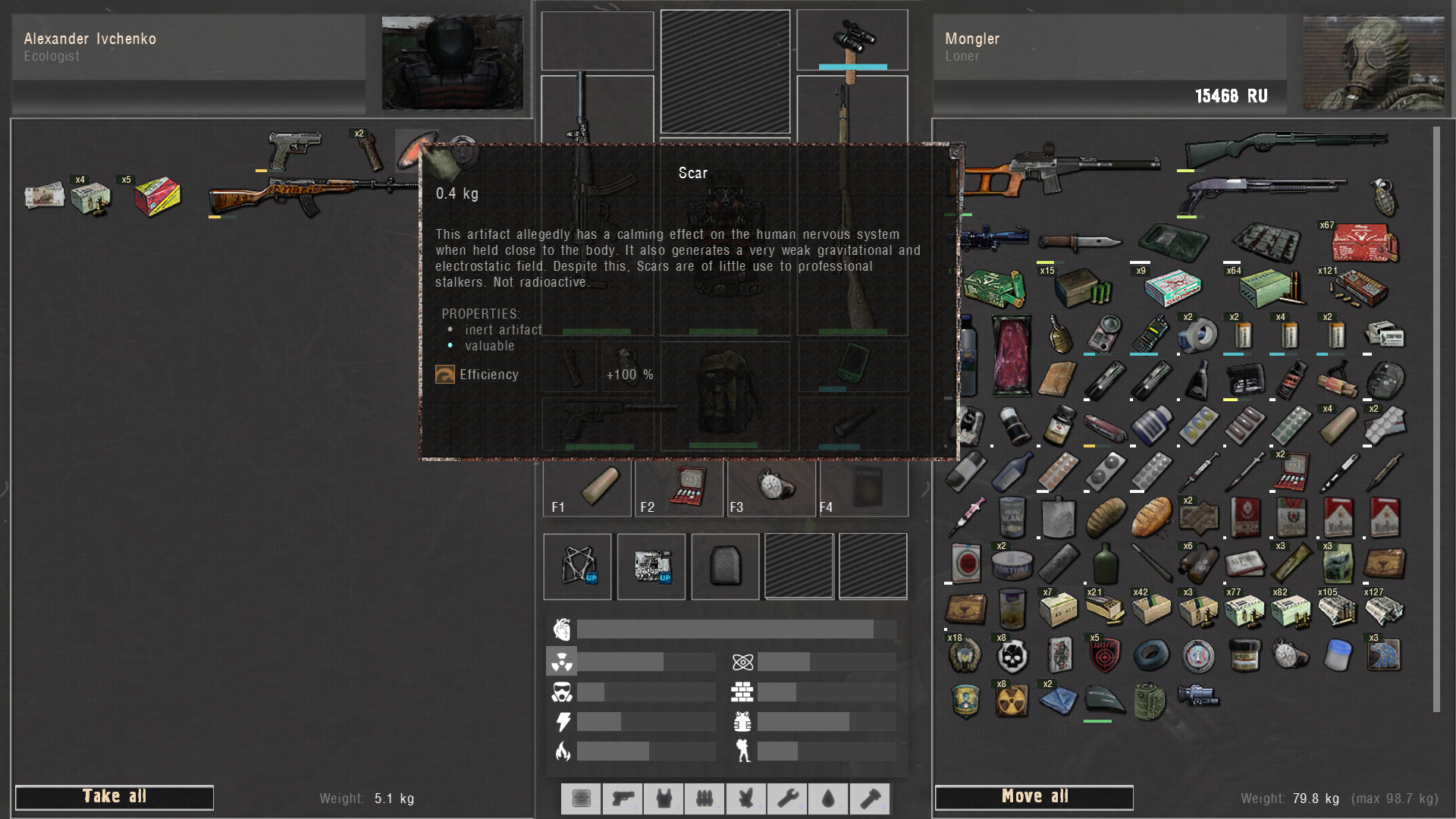Select the pistol in the stash

click(x=295, y=148)
